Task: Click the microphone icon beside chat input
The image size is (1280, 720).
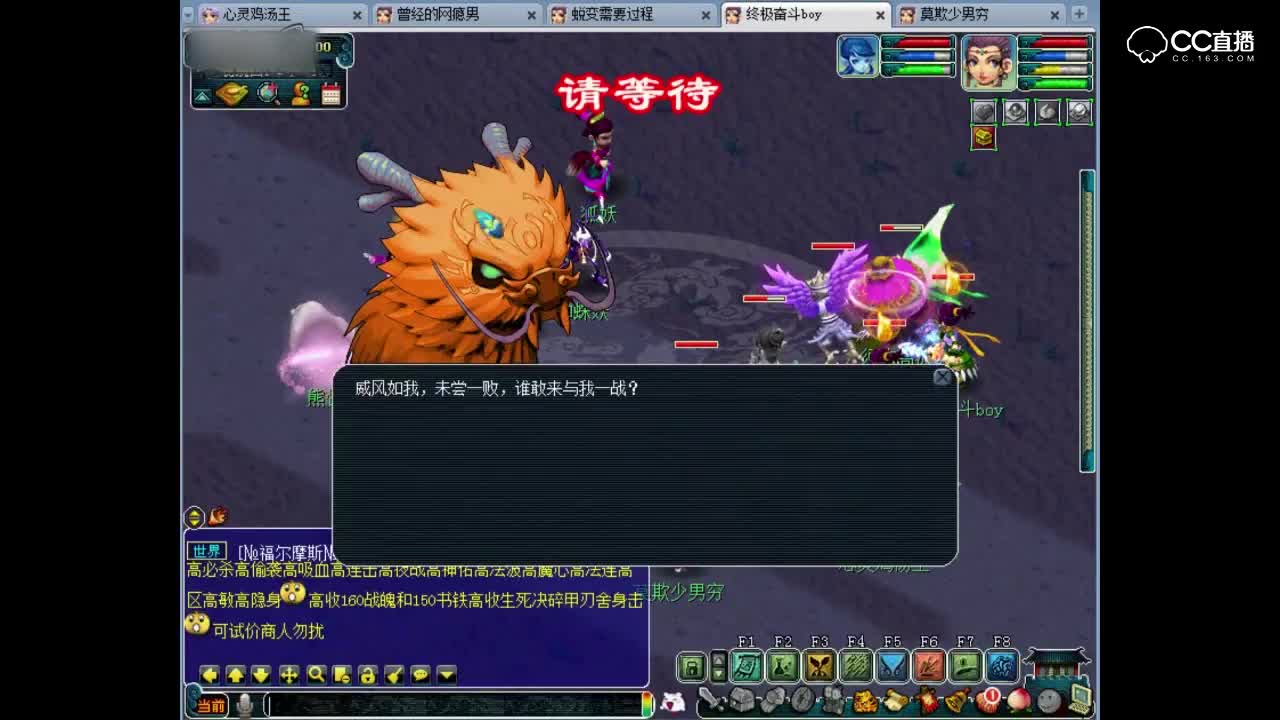Action: pyautogui.click(x=245, y=703)
